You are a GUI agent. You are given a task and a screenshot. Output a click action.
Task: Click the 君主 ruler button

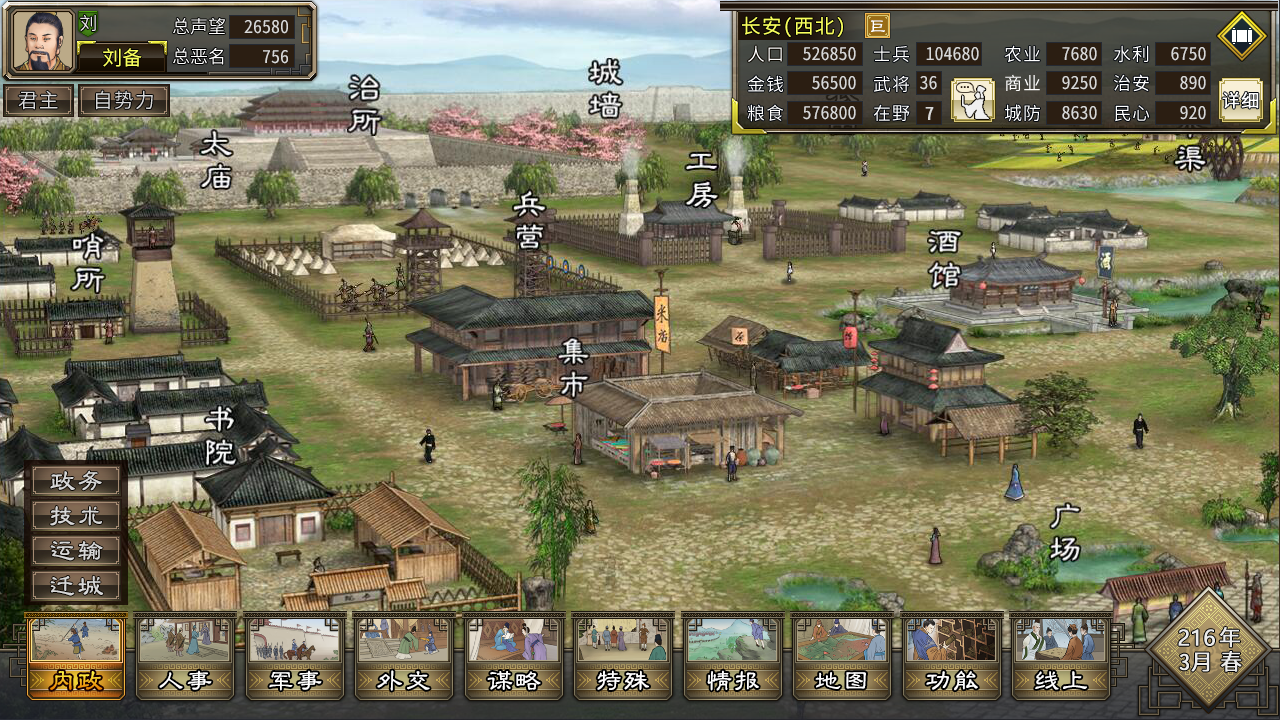click(38, 100)
